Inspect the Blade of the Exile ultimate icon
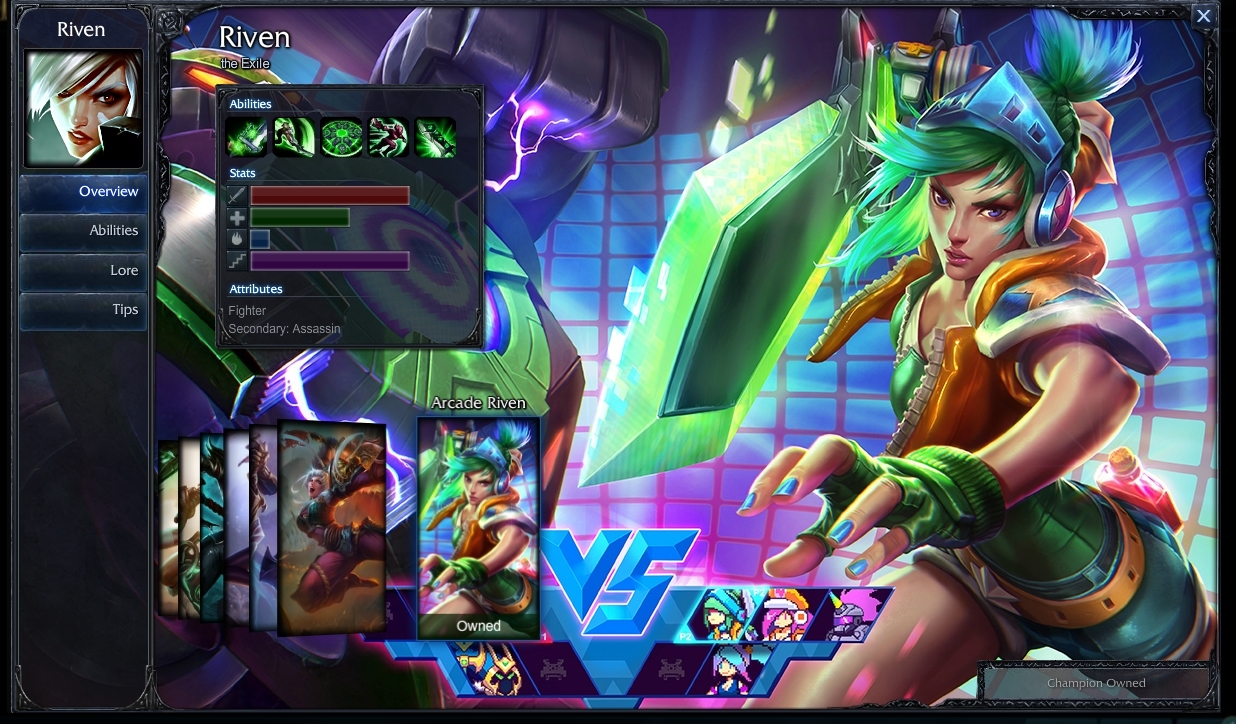Viewport: 1236px width, 724px height. 435,137
